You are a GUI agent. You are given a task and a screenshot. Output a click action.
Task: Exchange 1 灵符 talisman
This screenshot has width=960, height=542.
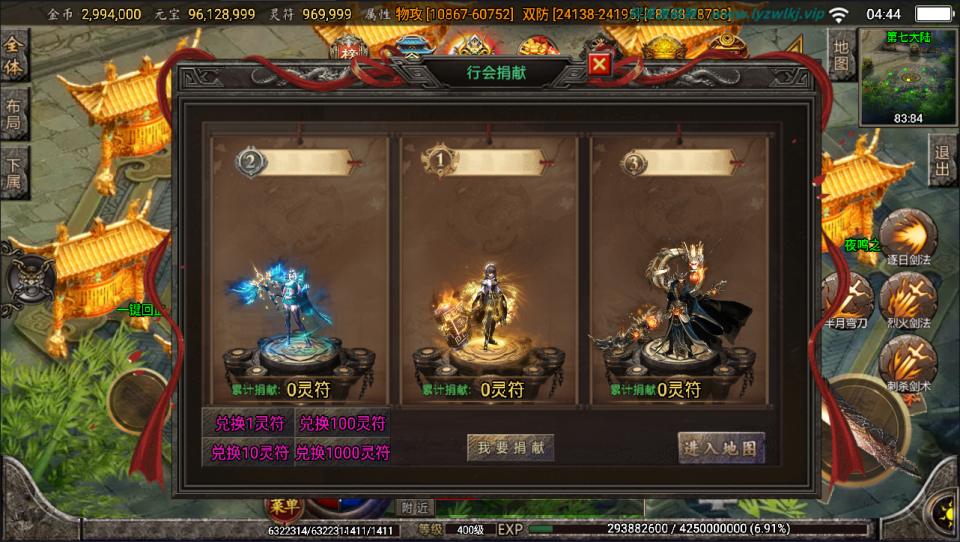[246, 423]
